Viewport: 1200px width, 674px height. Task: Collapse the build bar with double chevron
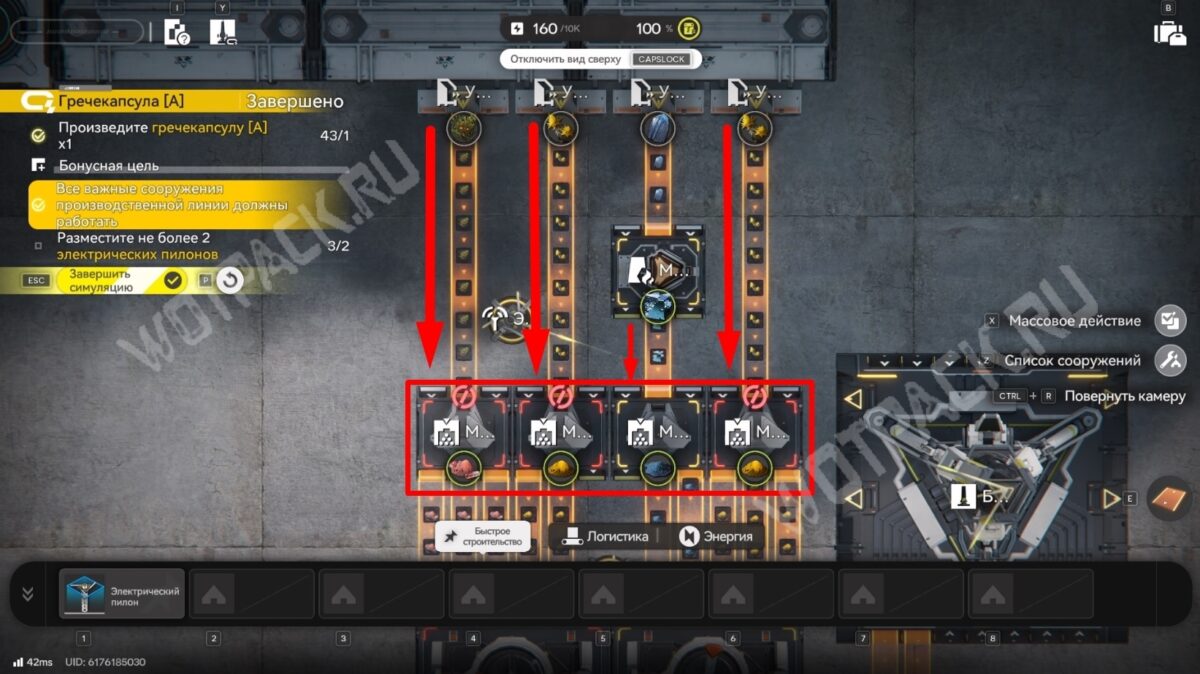(x=27, y=593)
